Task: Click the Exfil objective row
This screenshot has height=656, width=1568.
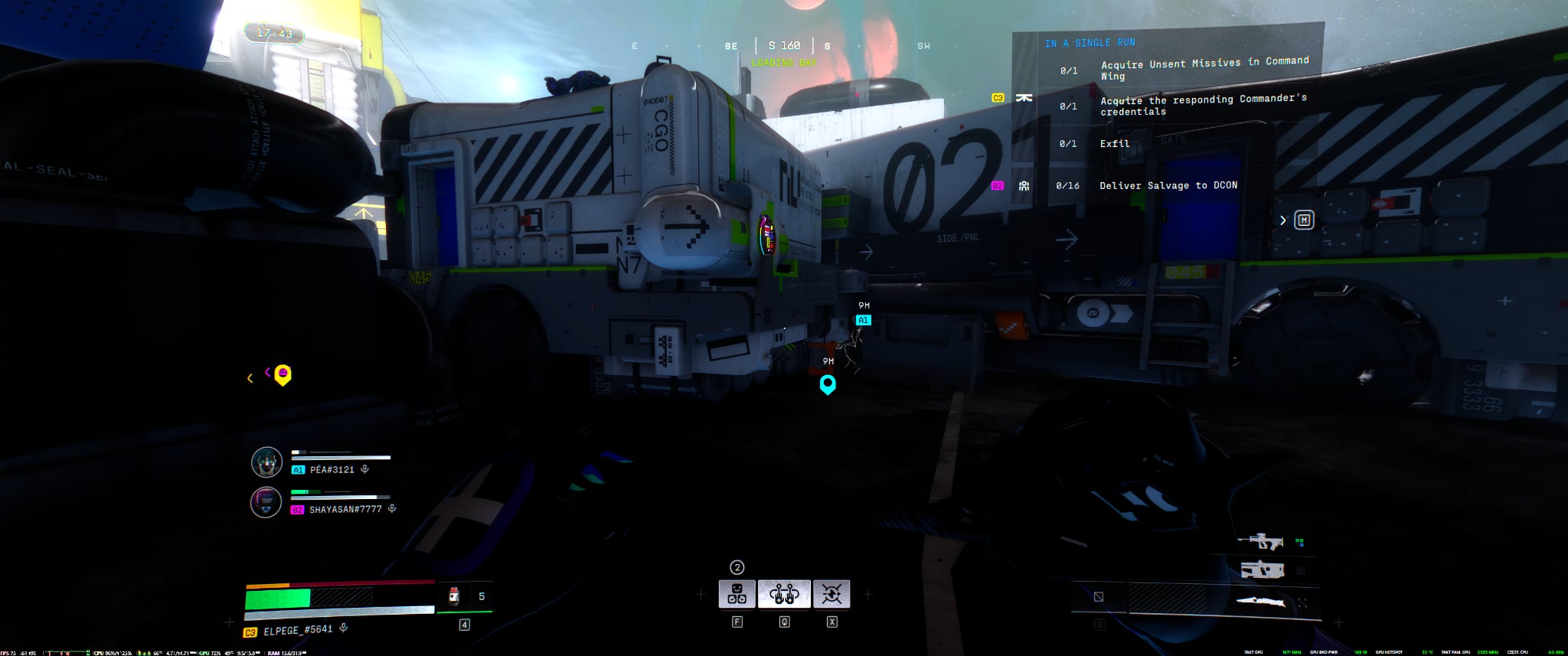Action: point(1114,144)
